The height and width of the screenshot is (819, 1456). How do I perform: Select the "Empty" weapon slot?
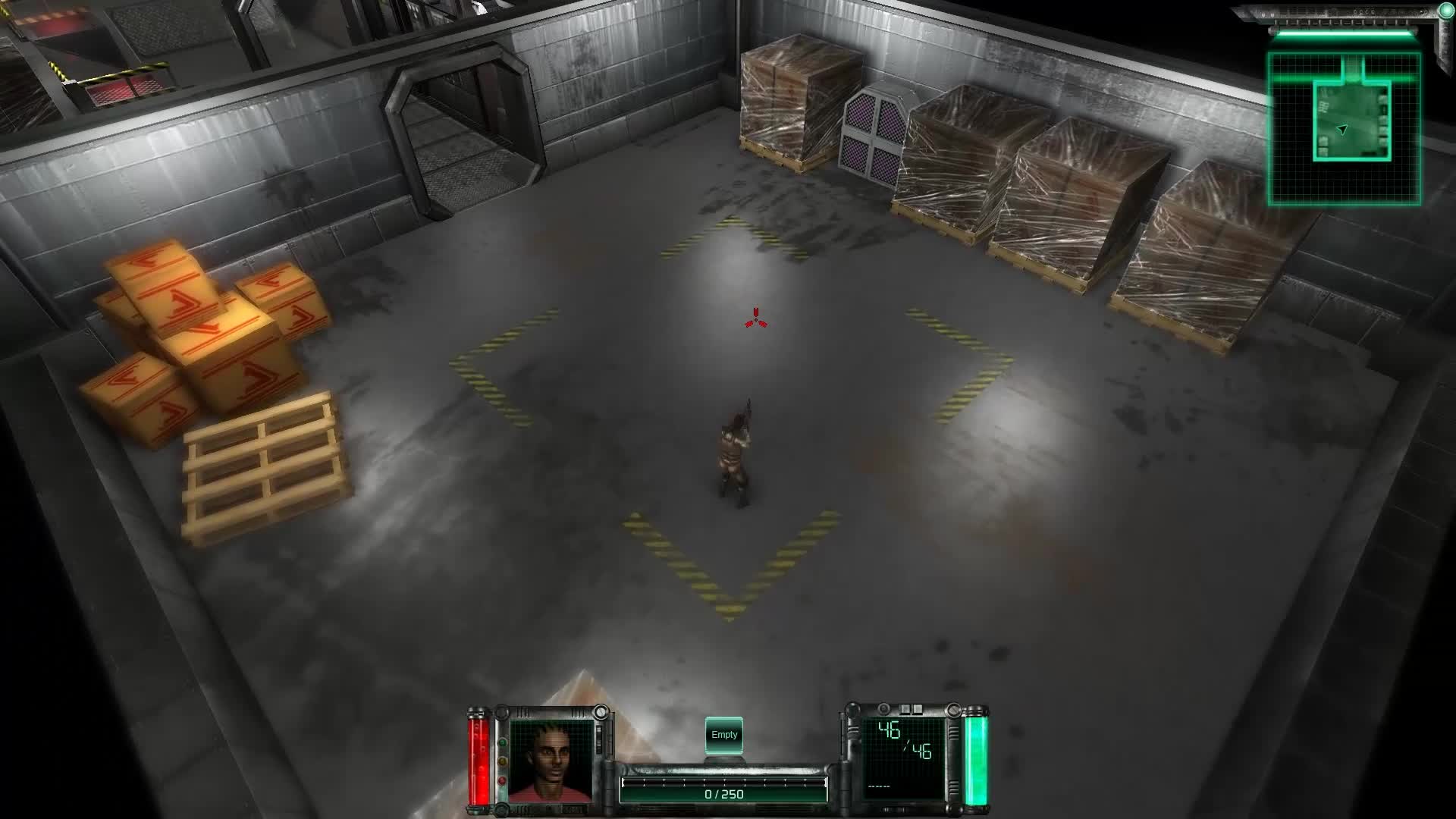tap(724, 733)
